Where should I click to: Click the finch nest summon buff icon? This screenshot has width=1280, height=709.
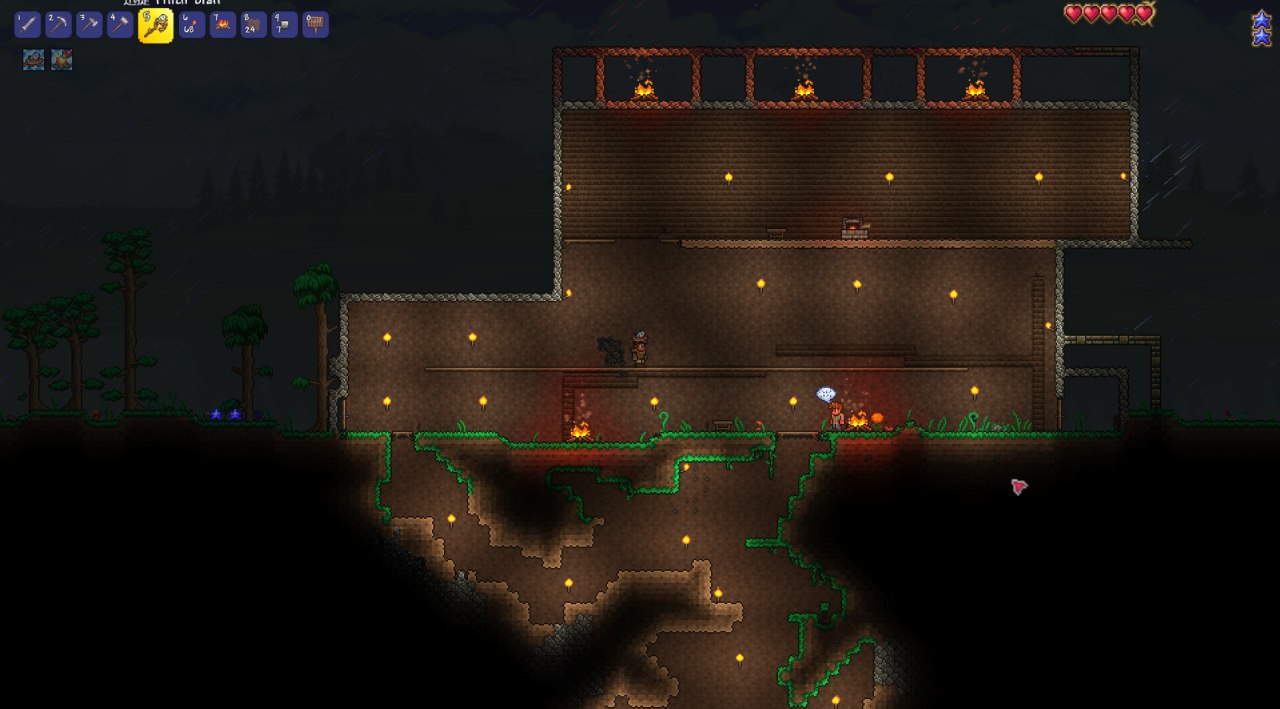33,60
